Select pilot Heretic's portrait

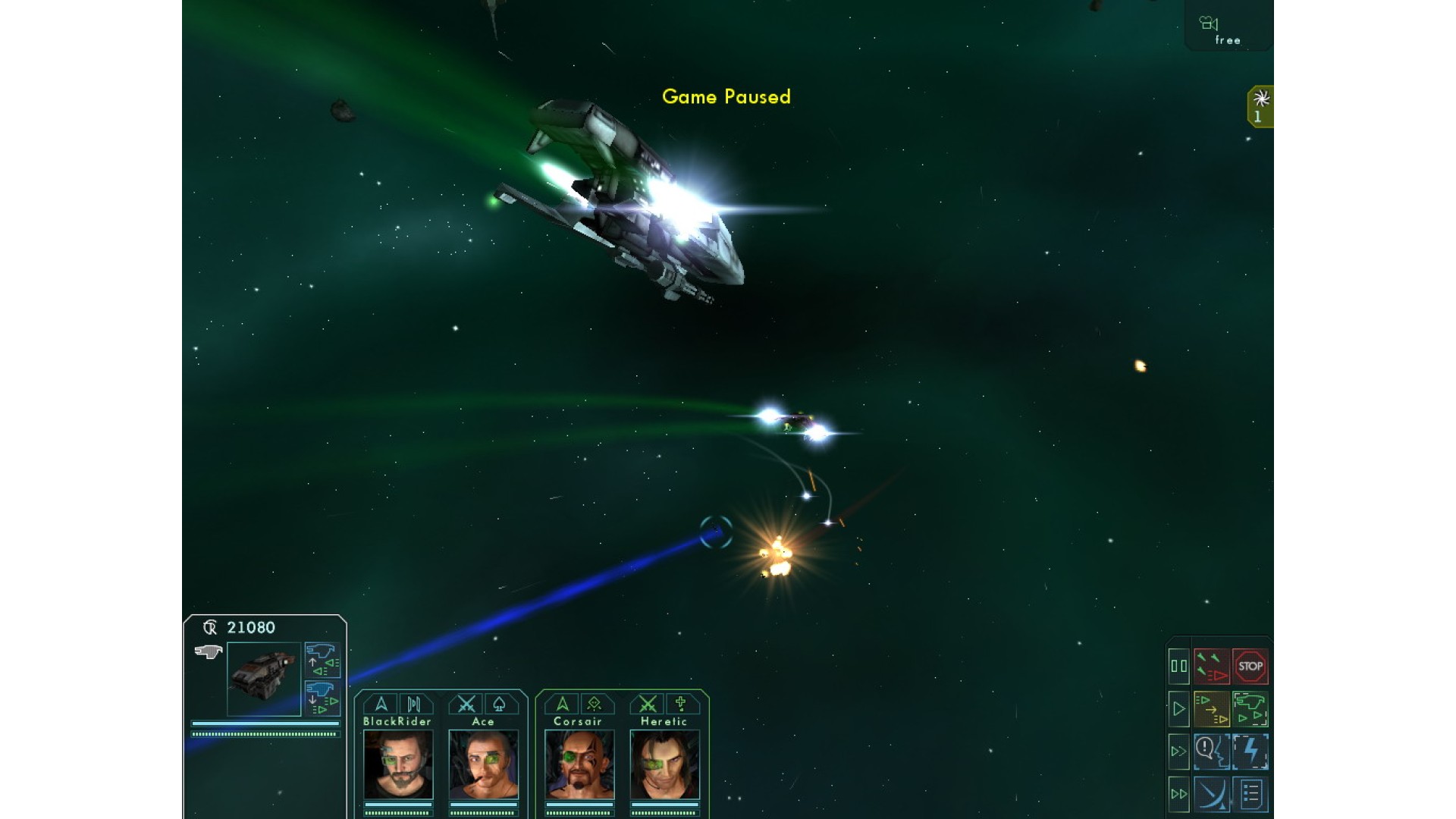pyautogui.click(x=664, y=764)
